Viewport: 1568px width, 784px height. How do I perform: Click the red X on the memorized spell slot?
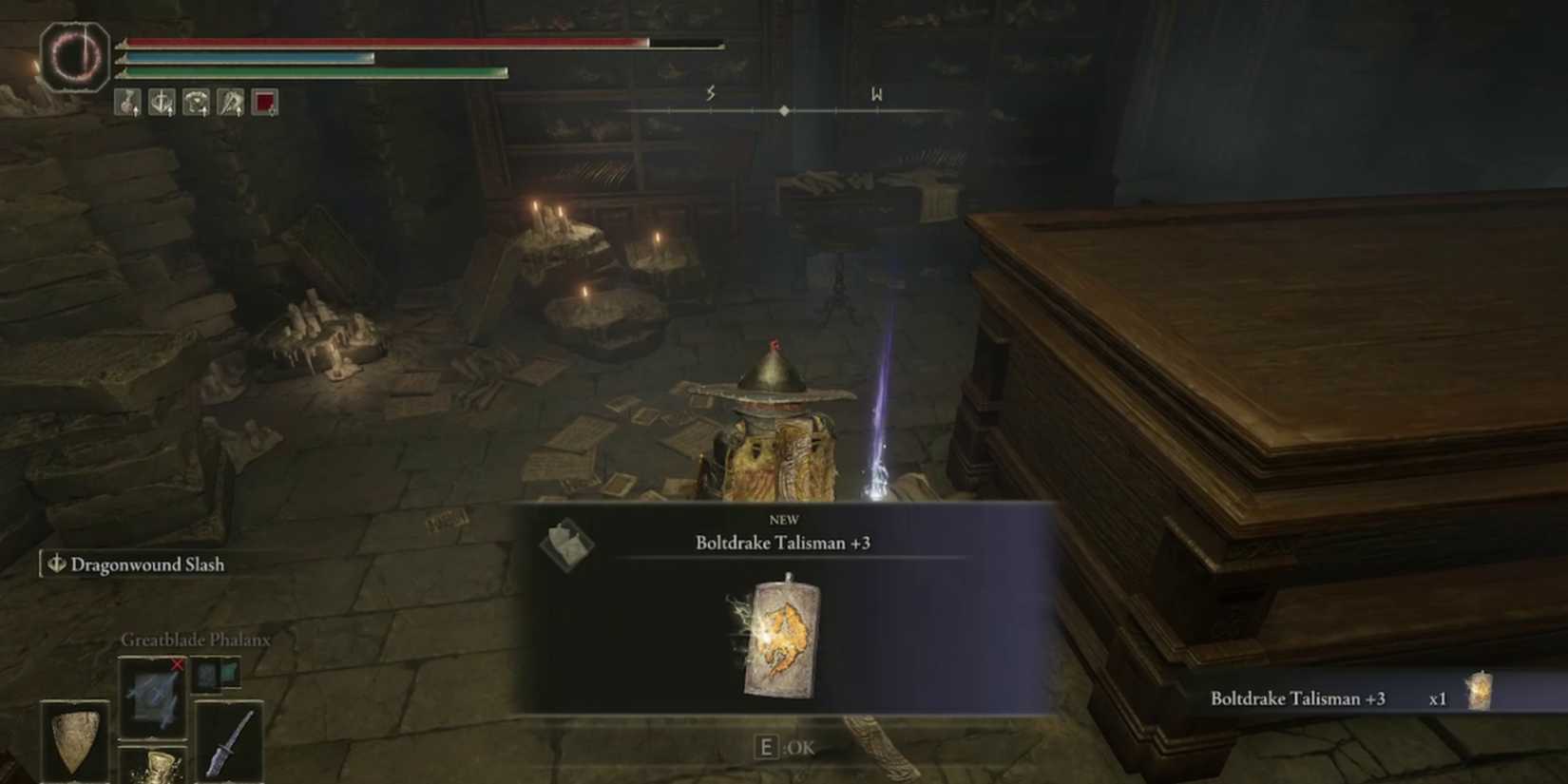[x=177, y=665]
